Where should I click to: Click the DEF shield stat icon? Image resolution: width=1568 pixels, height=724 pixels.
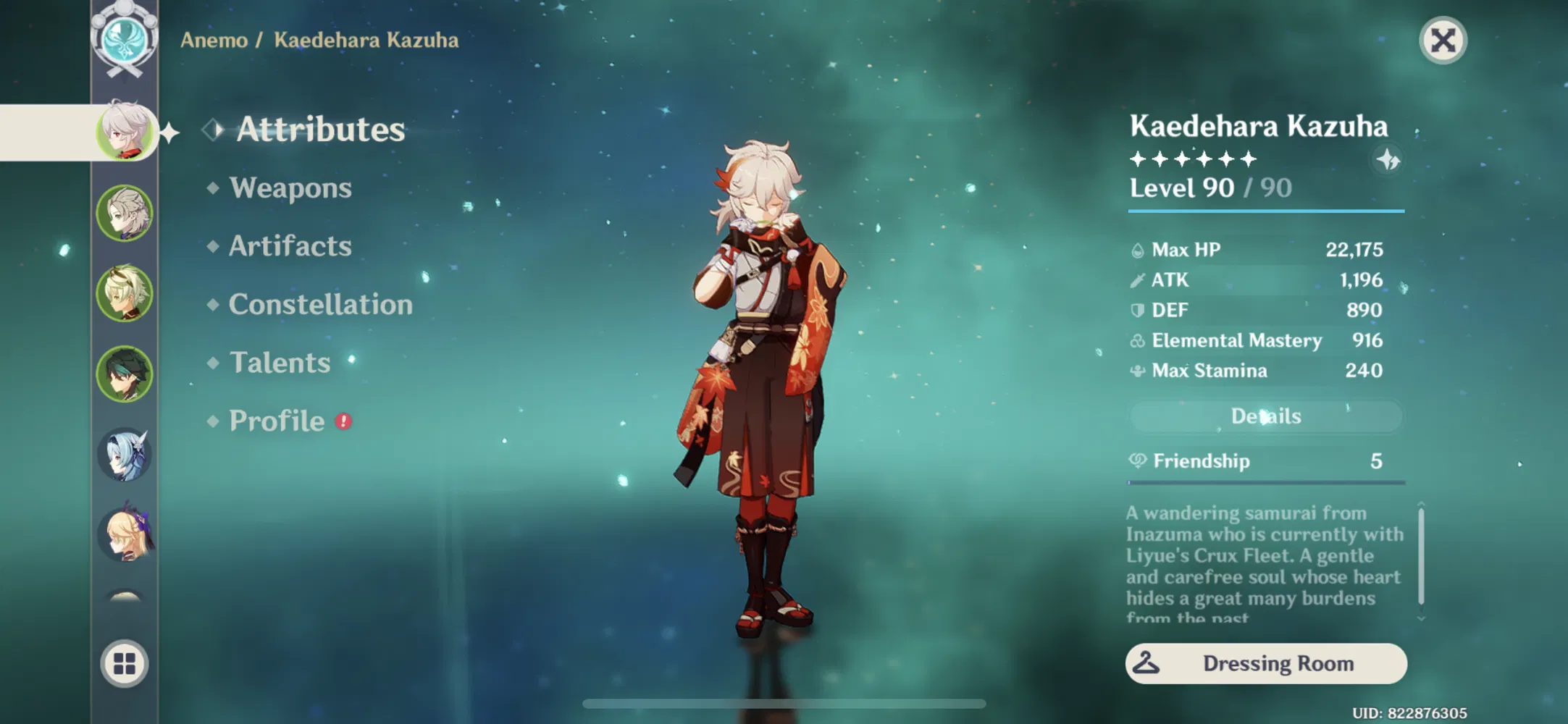coord(1139,310)
